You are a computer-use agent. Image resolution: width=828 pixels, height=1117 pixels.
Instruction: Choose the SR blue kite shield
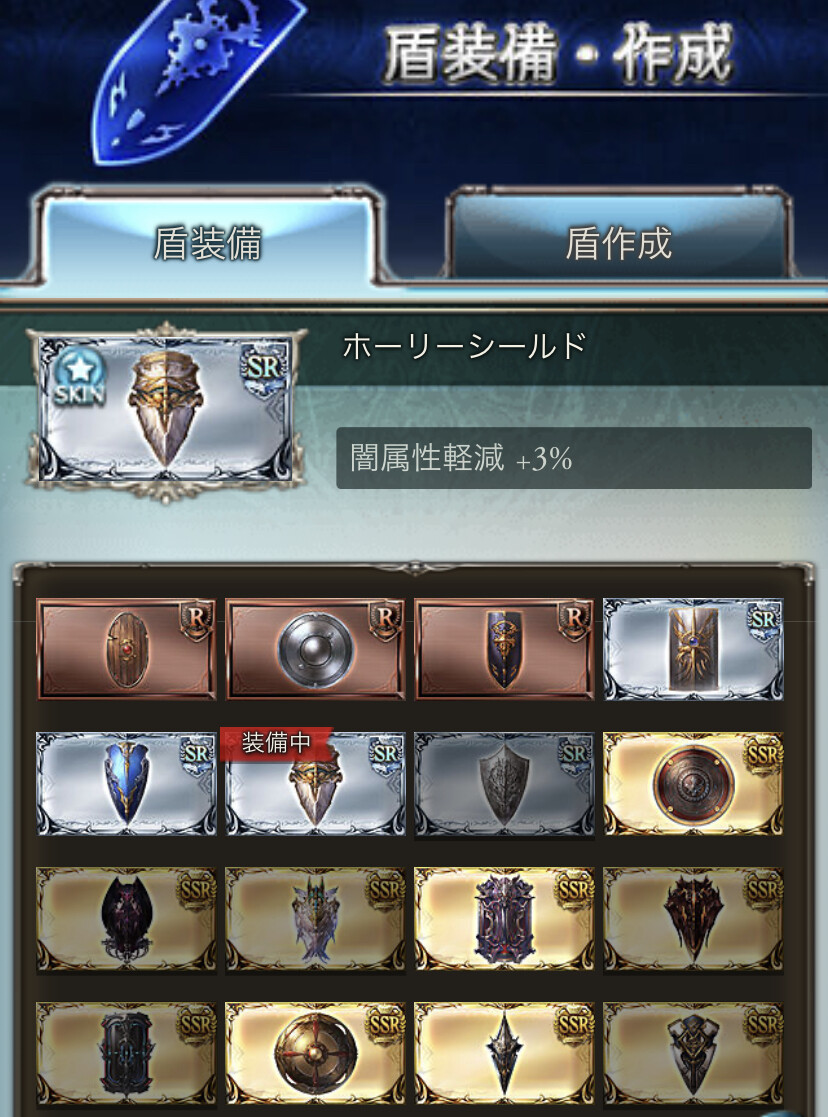(126, 783)
